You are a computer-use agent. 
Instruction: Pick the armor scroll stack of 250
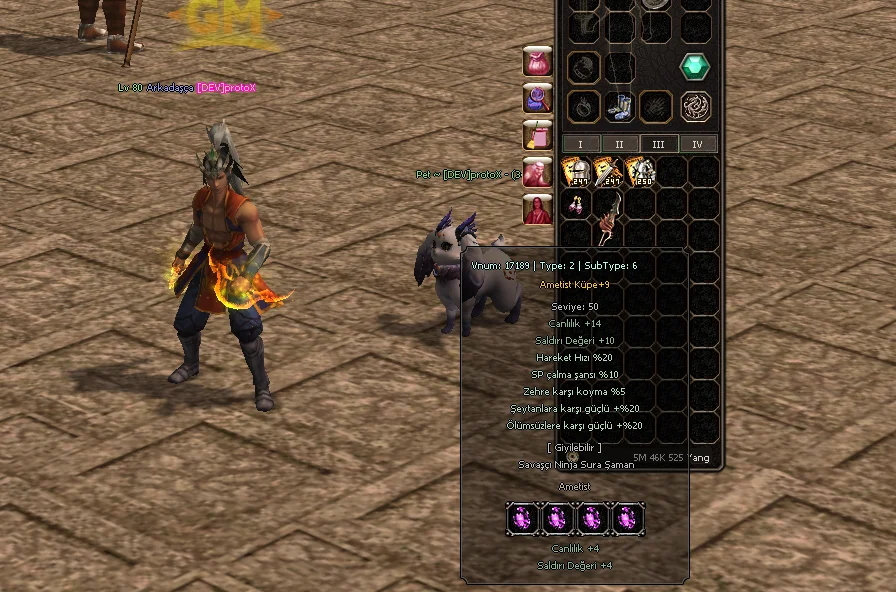click(640, 171)
